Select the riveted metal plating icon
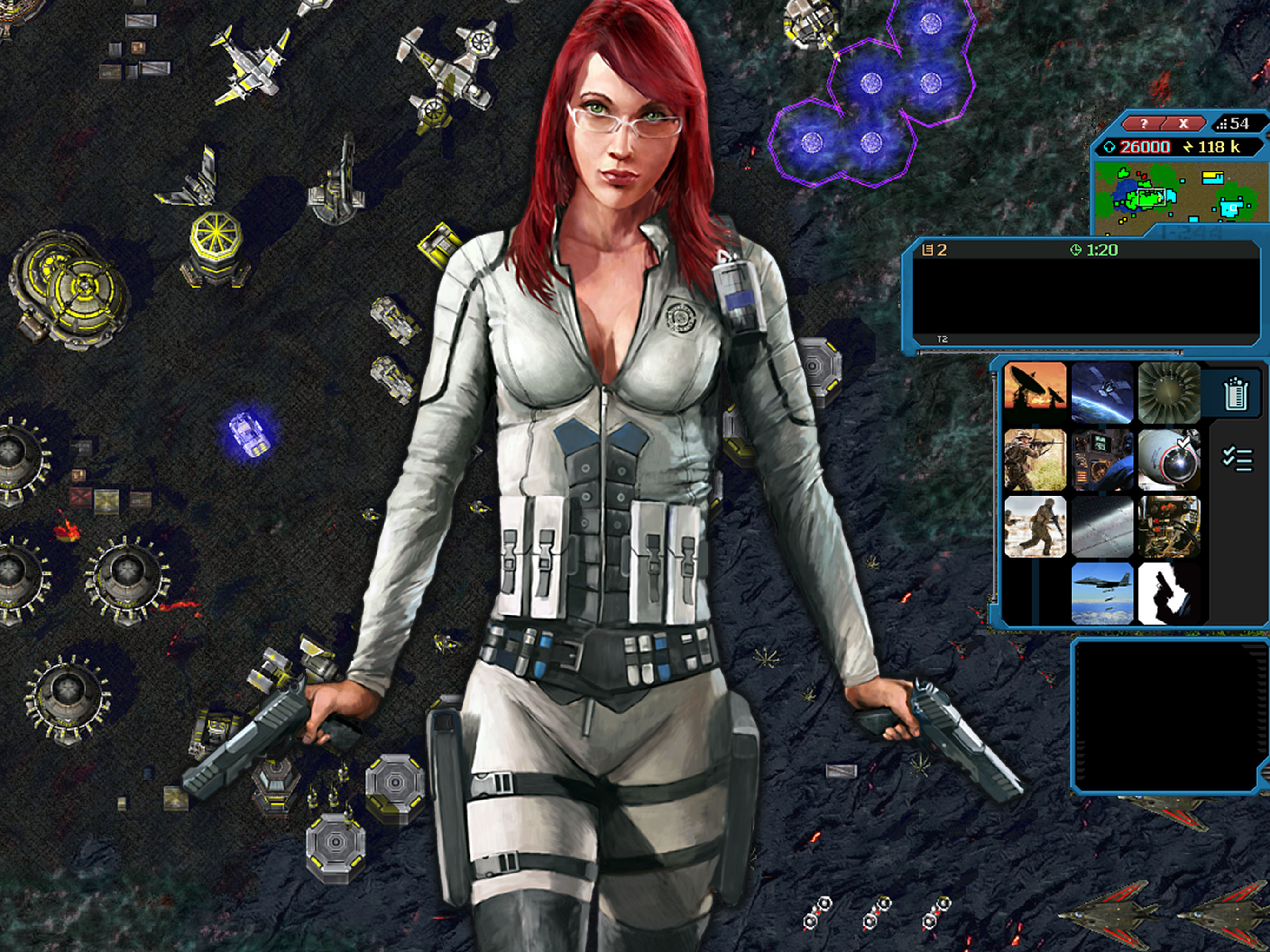1270x952 pixels. [x=1102, y=527]
